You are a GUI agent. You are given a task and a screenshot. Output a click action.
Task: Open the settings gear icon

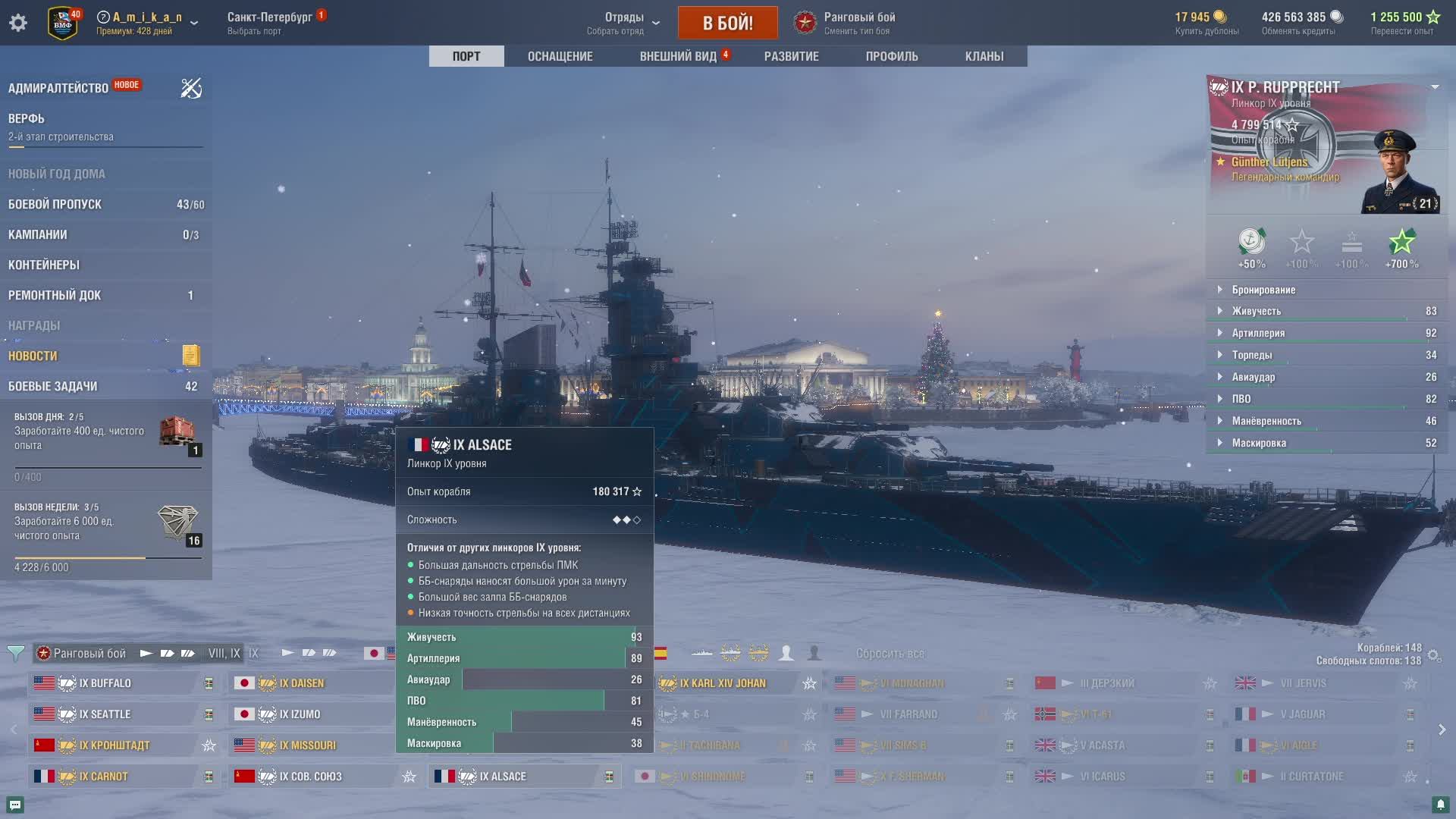pos(18,23)
